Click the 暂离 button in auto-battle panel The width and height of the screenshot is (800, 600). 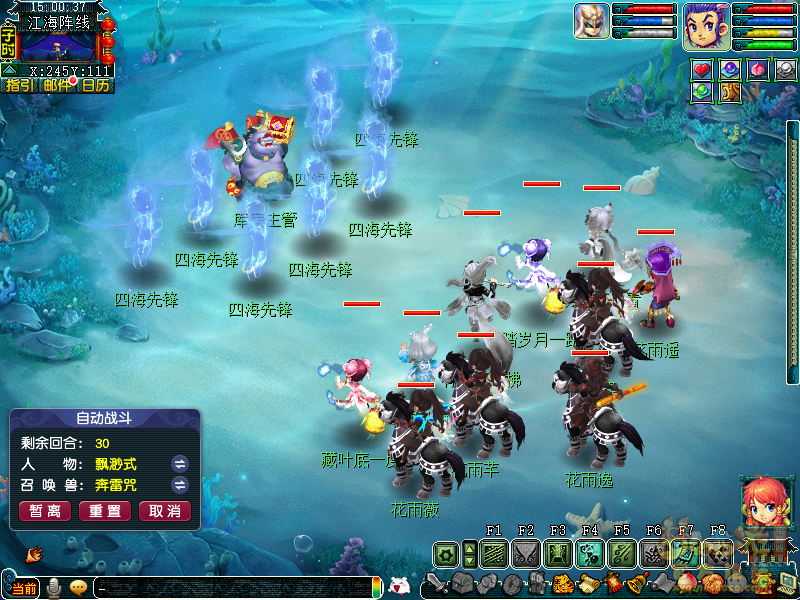click(45, 511)
